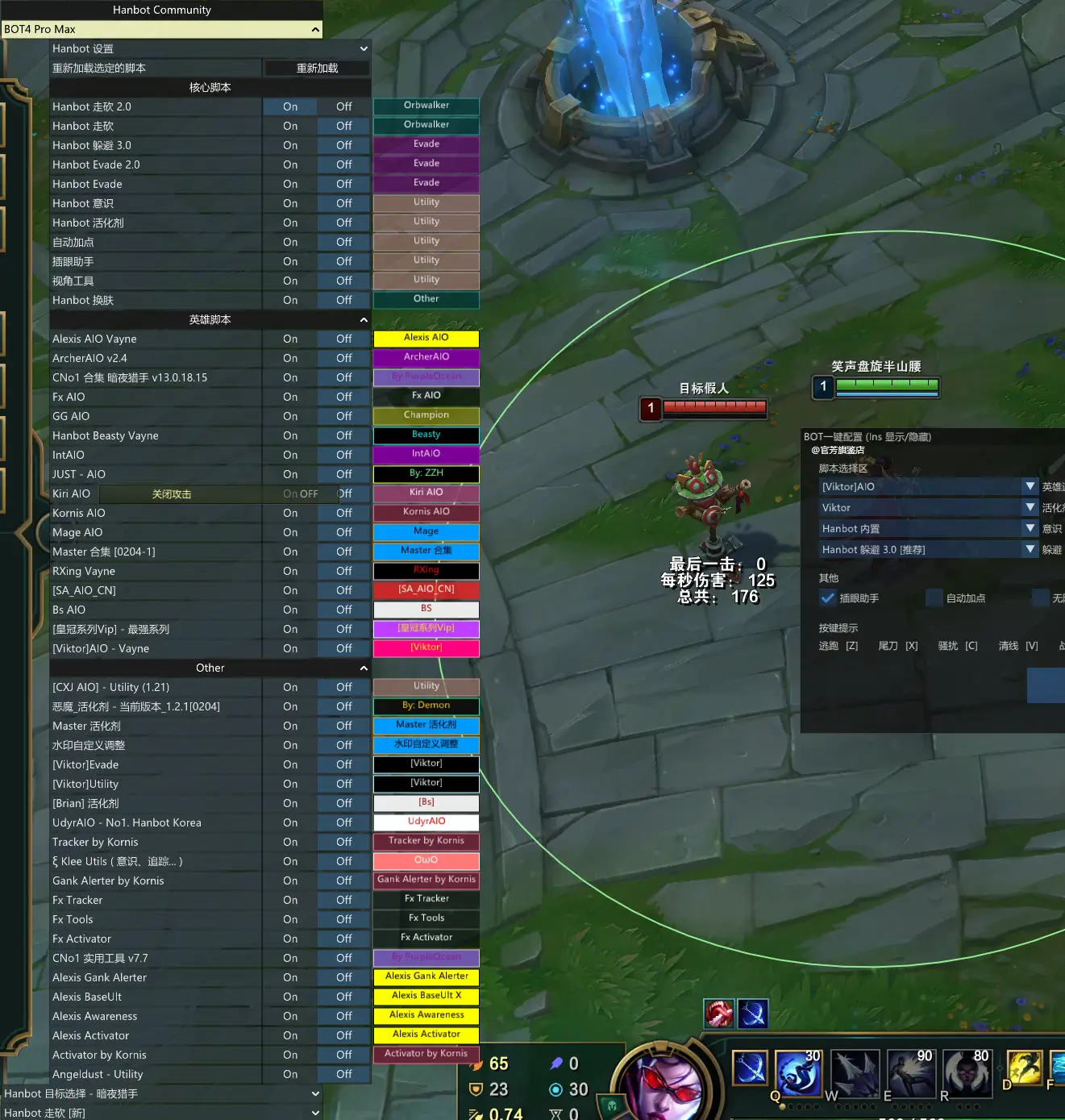The width and height of the screenshot is (1065, 1120).
Task: Turn On Hanbot 走砍 2.0
Action: pos(290,107)
